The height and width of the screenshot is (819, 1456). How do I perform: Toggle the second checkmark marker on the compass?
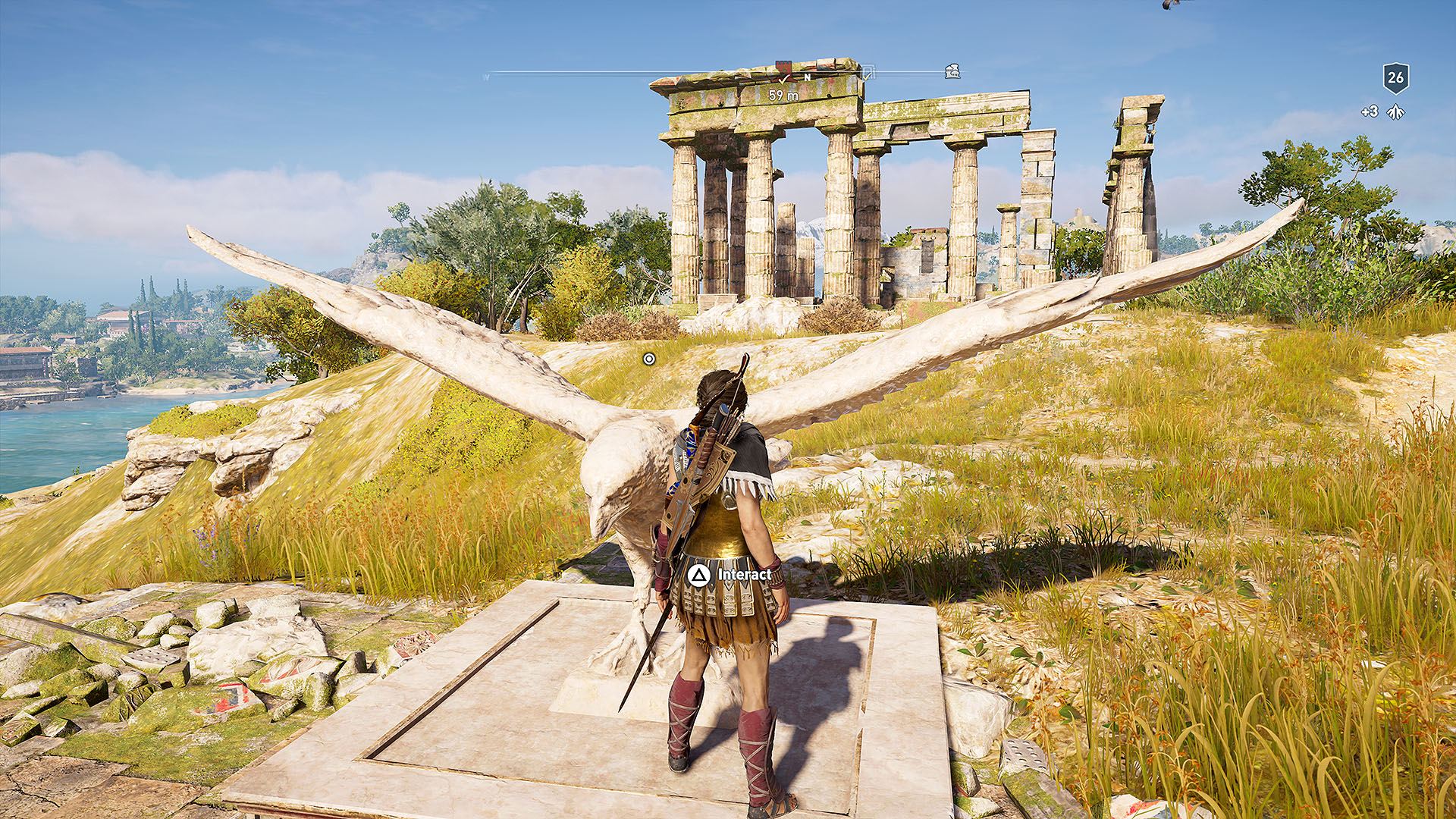point(867,78)
